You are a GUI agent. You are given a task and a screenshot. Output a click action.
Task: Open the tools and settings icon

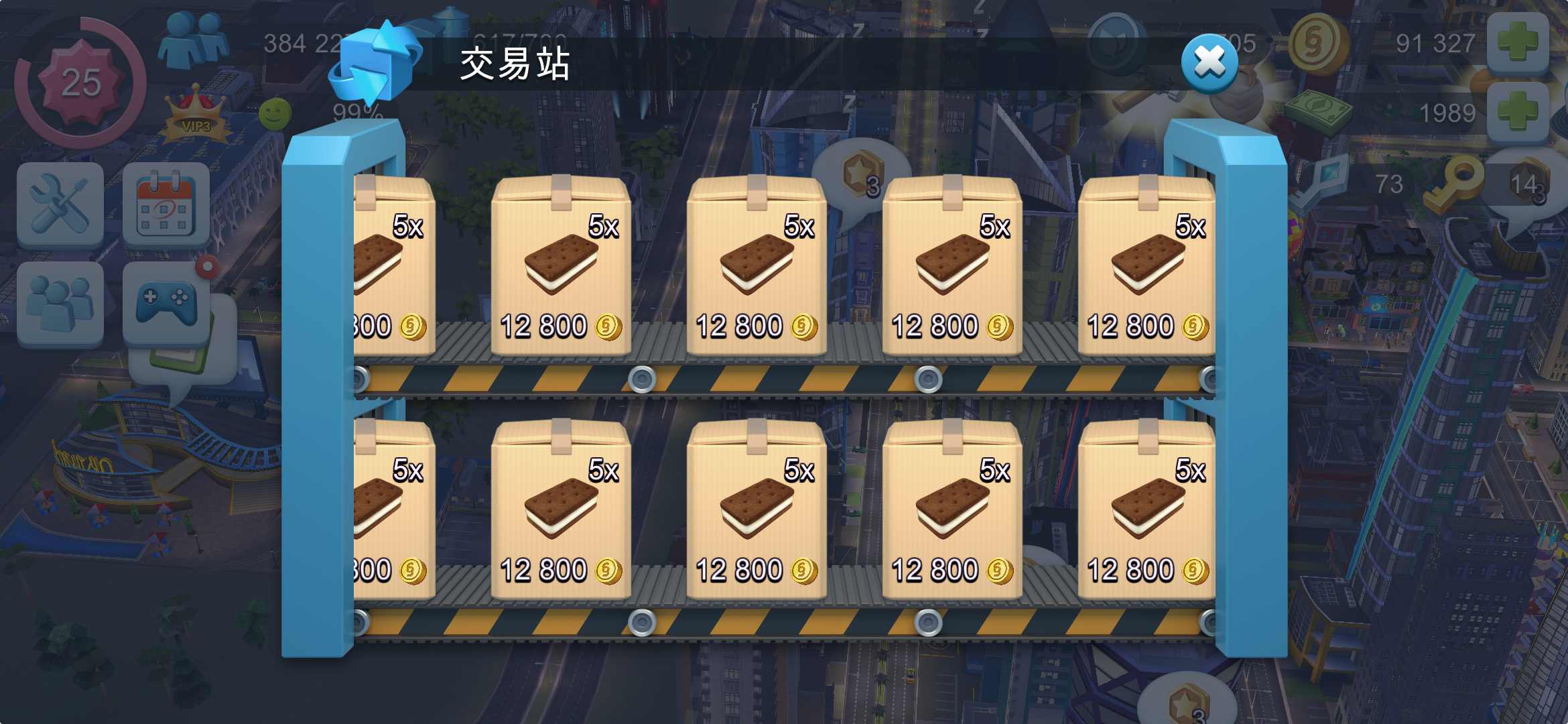click(60, 204)
